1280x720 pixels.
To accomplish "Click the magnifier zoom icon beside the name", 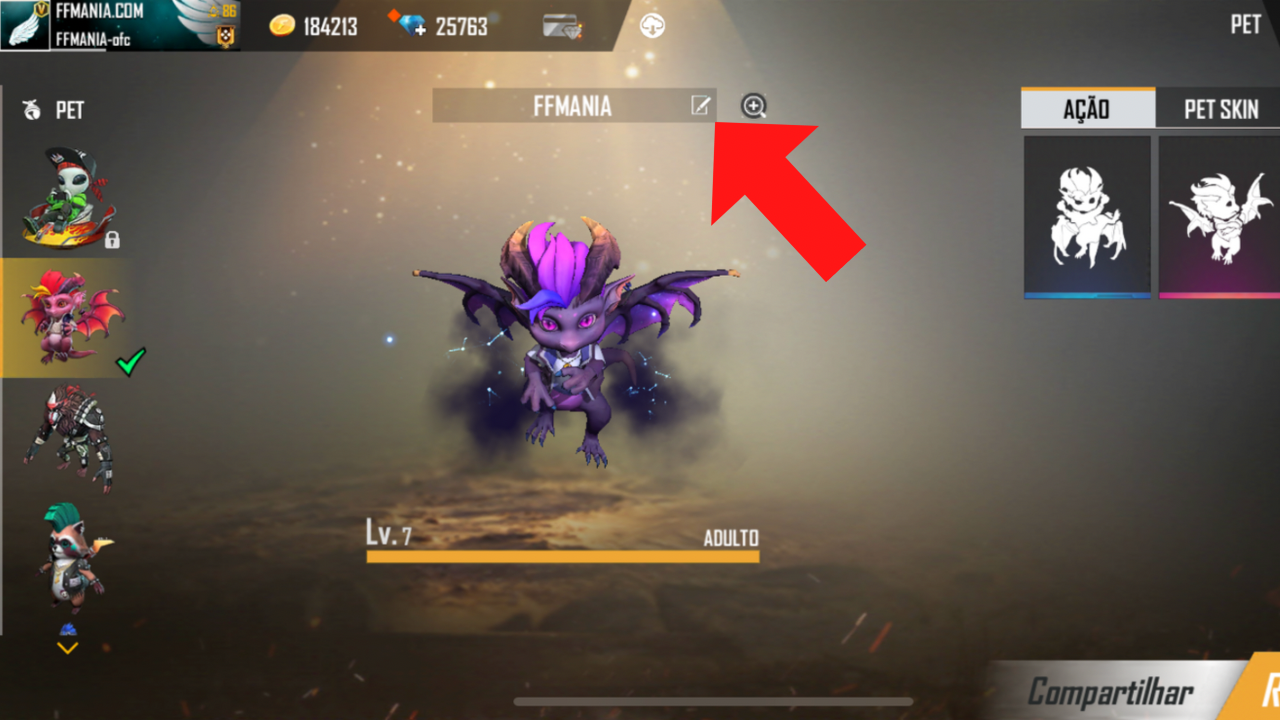I will 754,106.
